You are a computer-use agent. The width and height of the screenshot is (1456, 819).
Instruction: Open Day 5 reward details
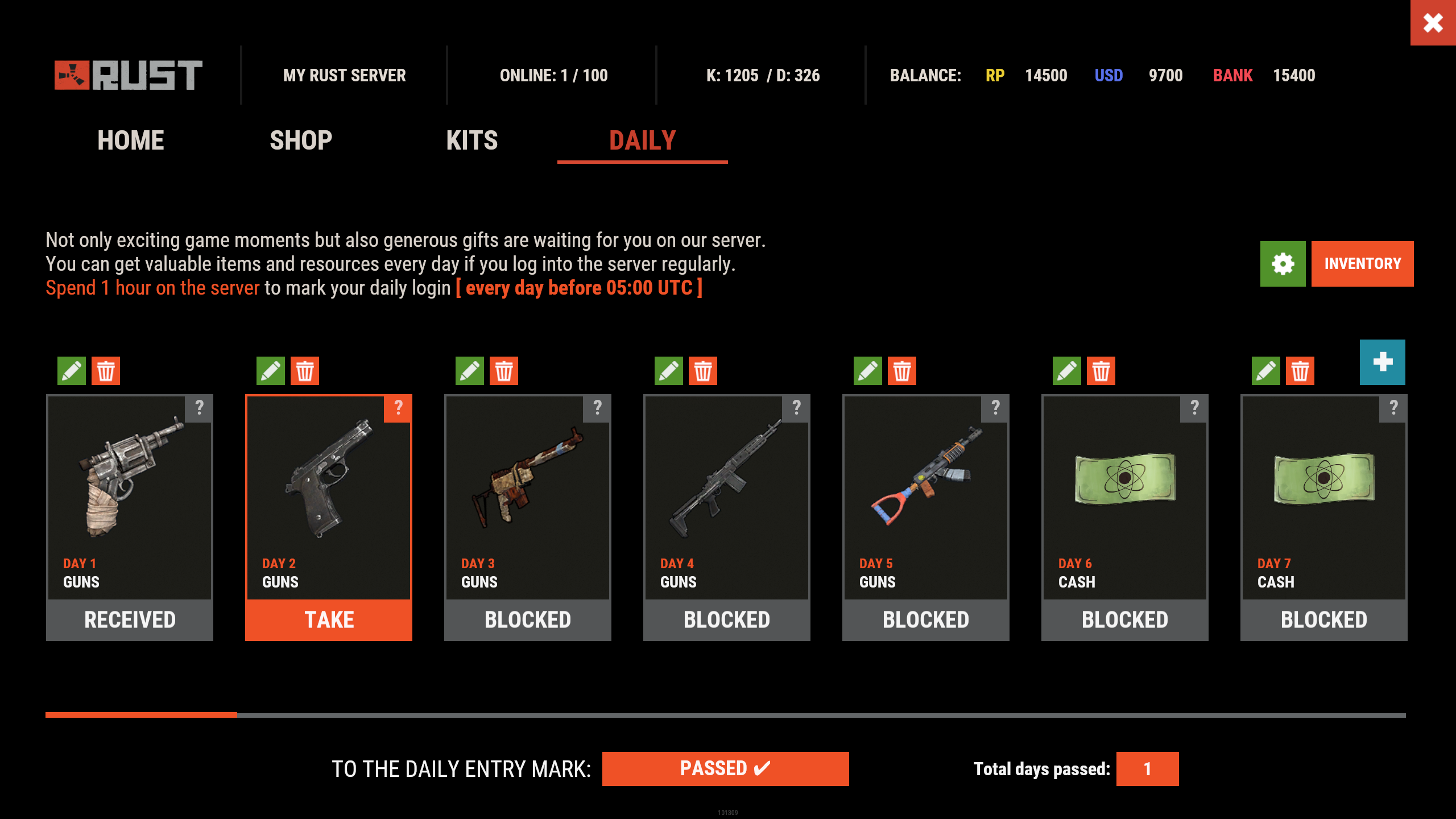pyautogui.click(x=996, y=407)
